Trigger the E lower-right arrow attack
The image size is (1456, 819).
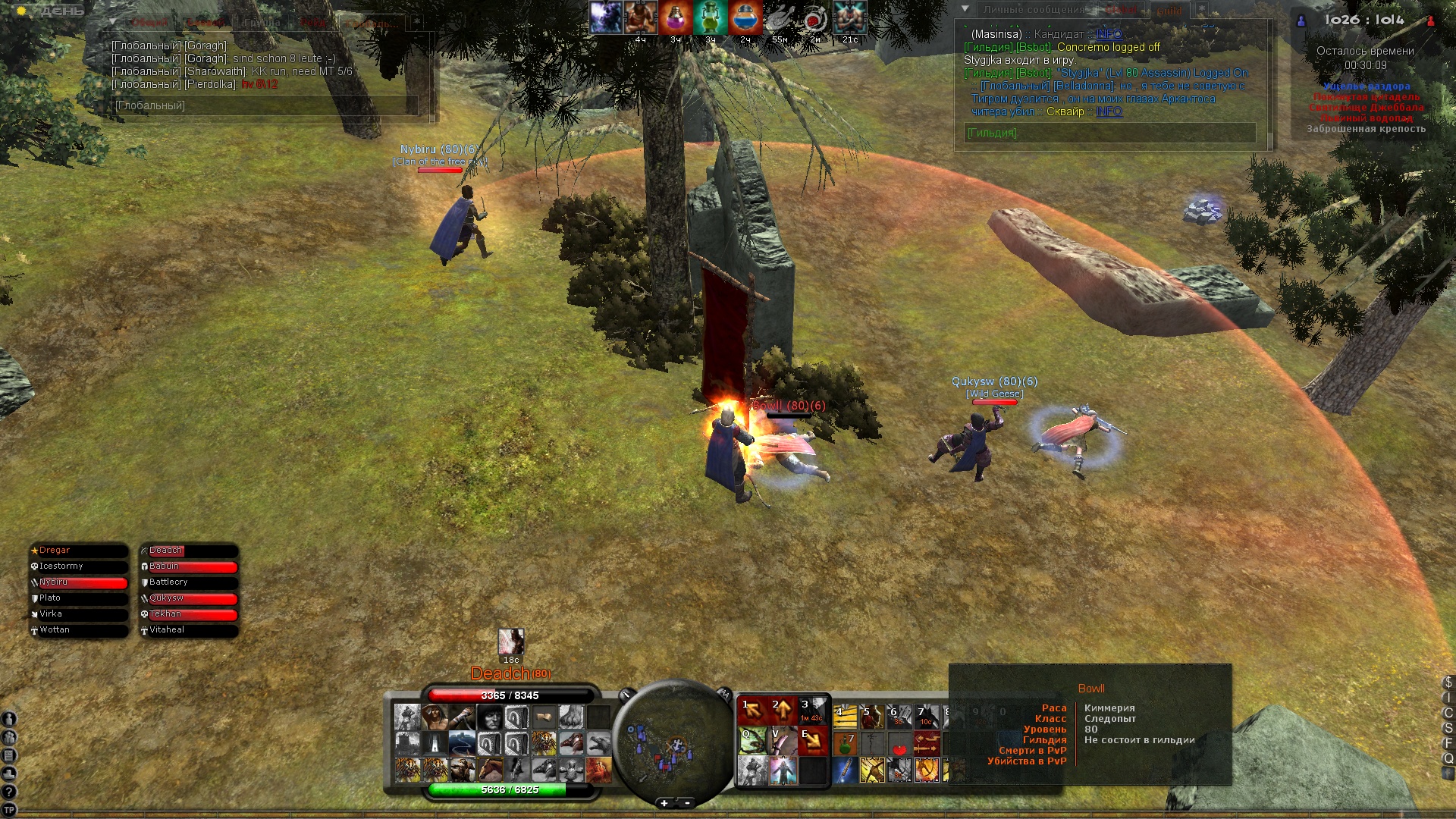click(812, 741)
